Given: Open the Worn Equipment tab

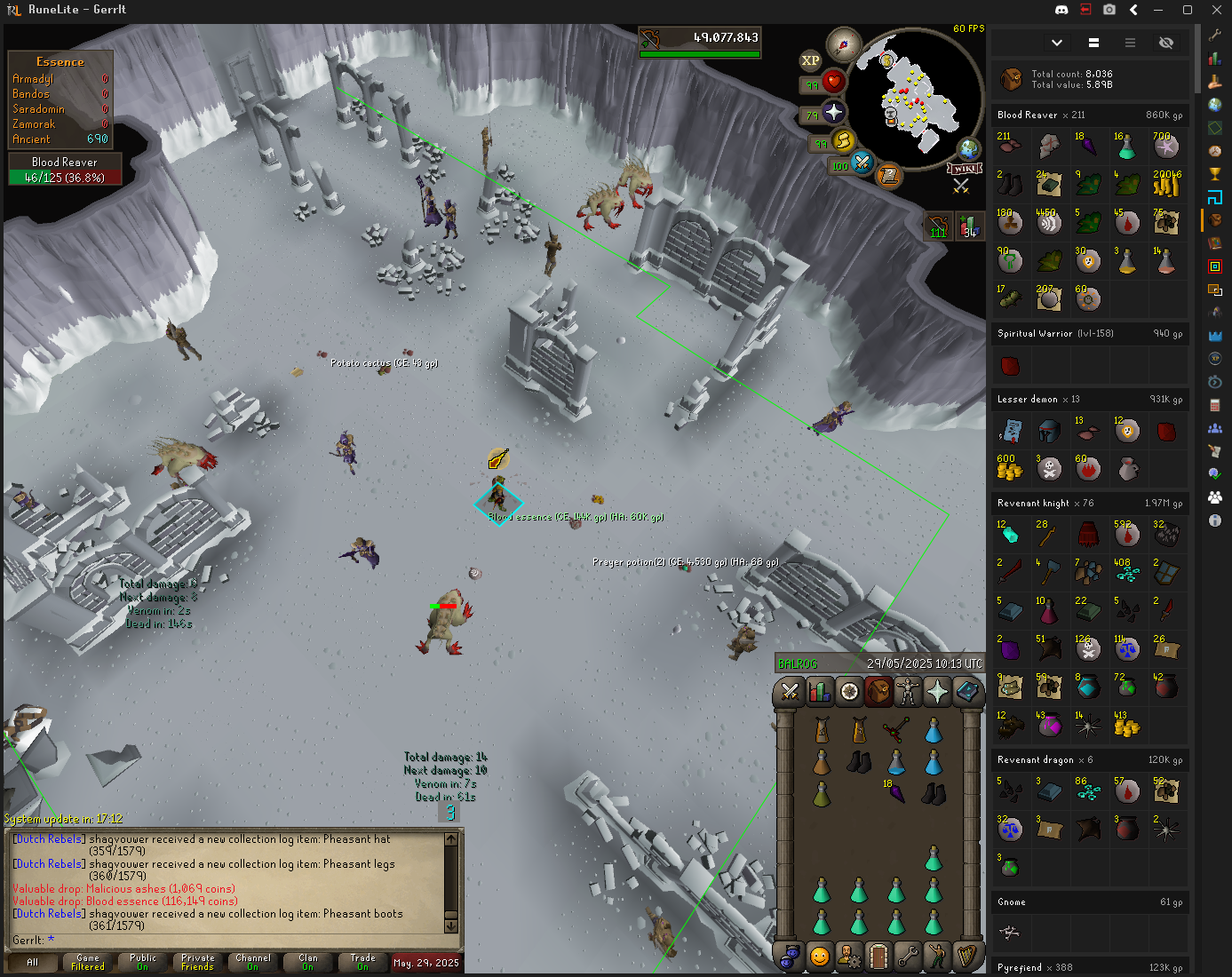Looking at the screenshot, I should click(908, 692).
